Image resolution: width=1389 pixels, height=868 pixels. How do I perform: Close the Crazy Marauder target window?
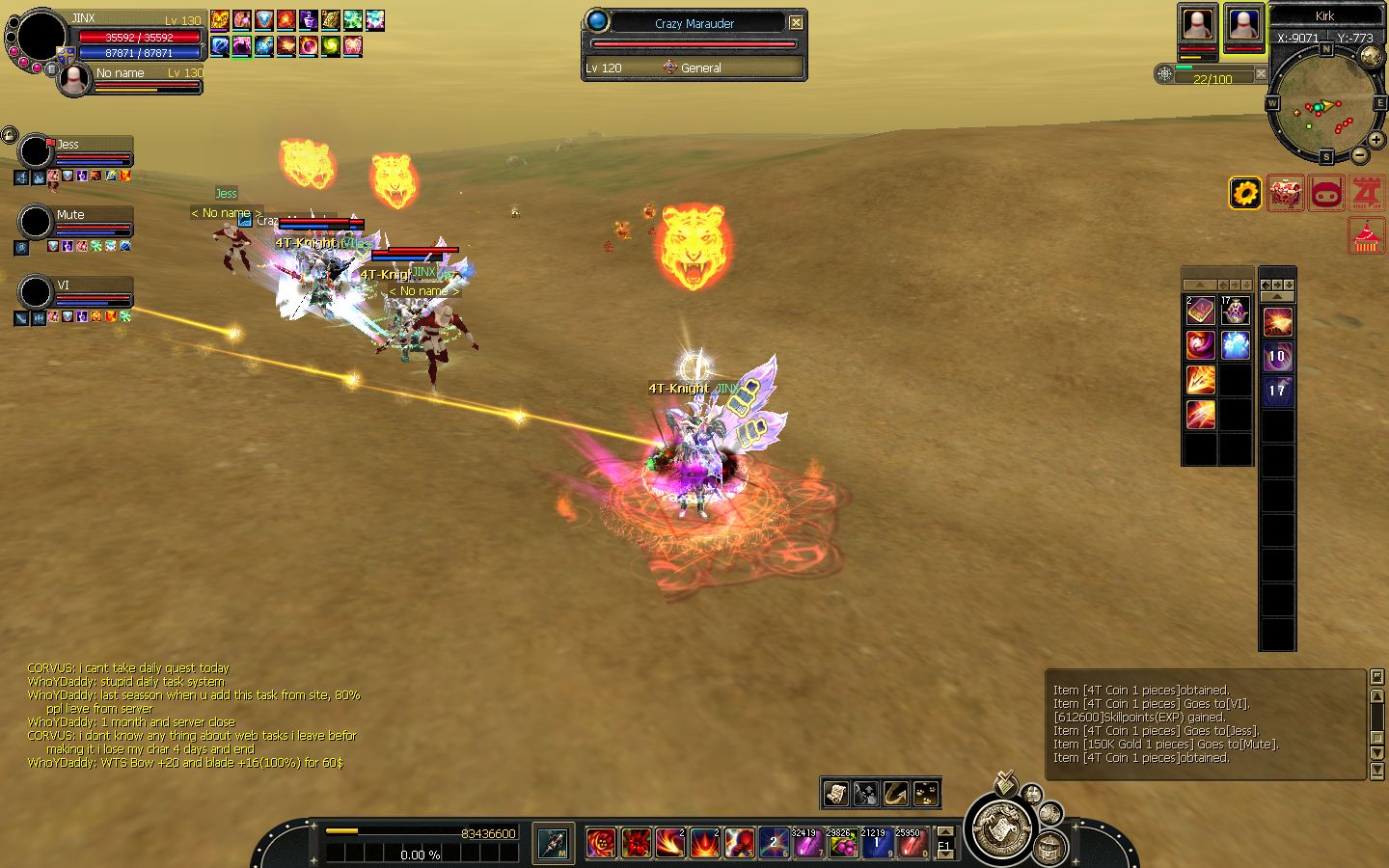[x=796, y=23]
